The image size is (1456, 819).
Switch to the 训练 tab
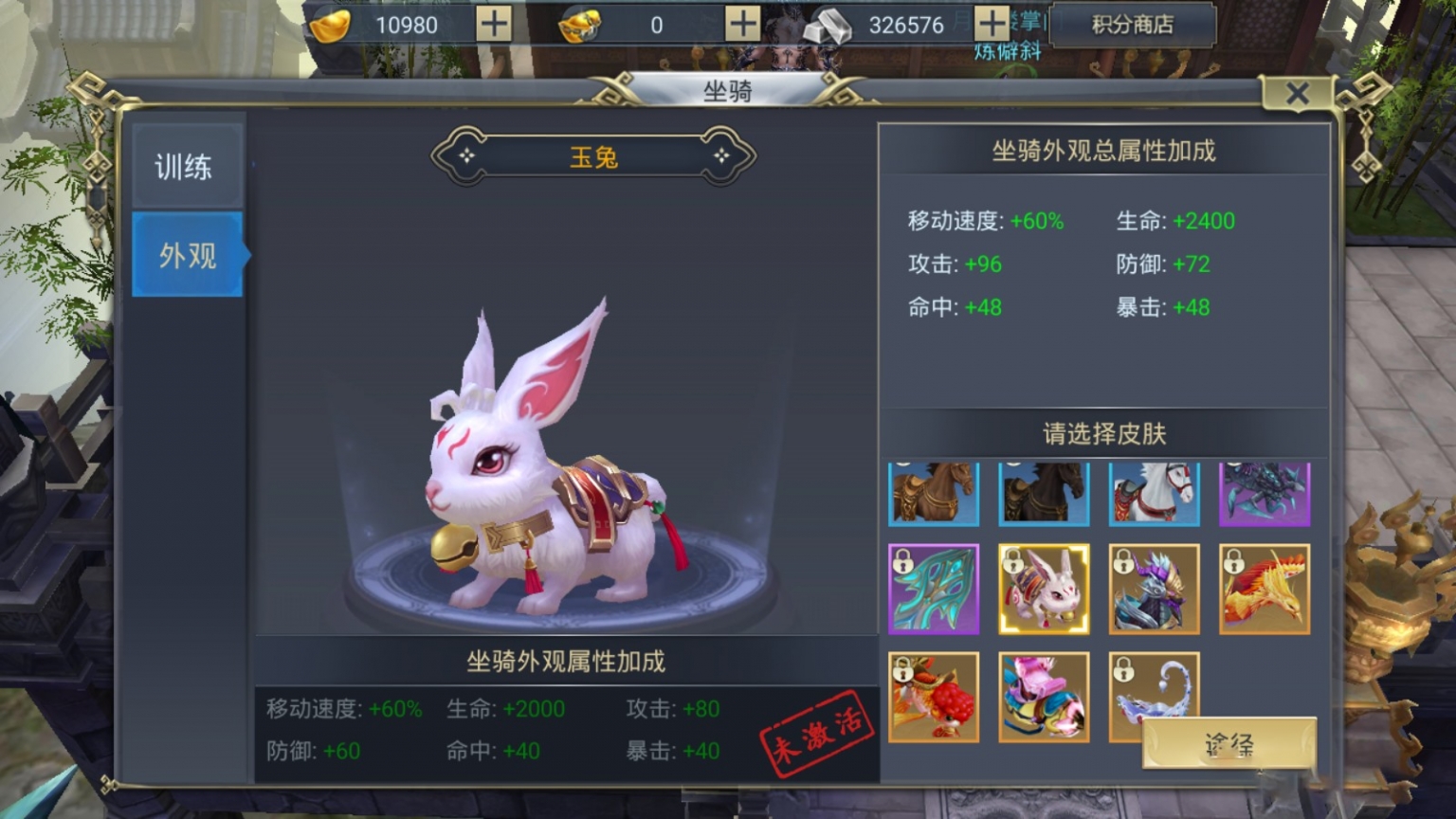186,167
